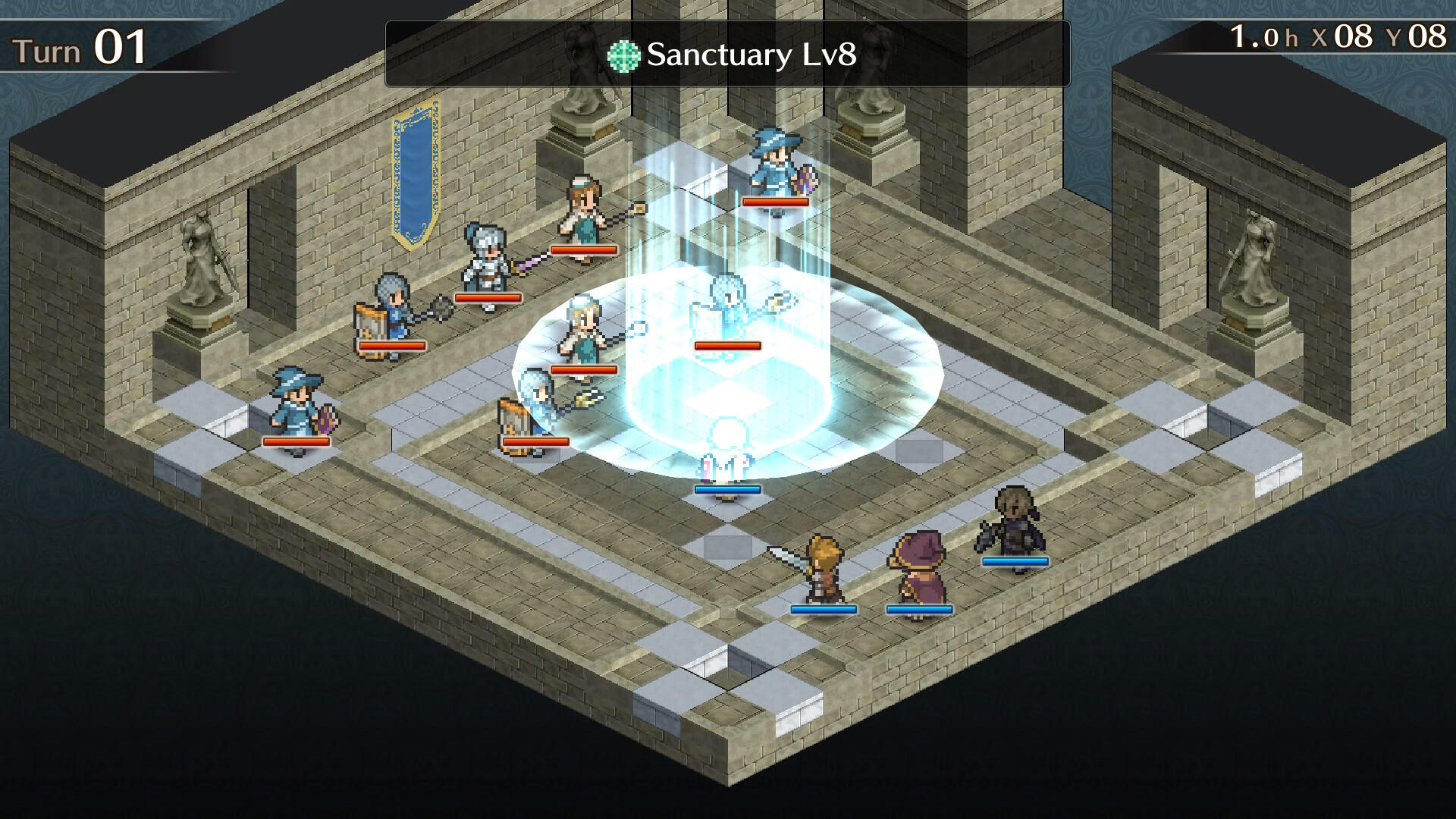
Task: Click the Sanctuary Lv8 title text
Action: pyautogui.click(x=751, y=55)
